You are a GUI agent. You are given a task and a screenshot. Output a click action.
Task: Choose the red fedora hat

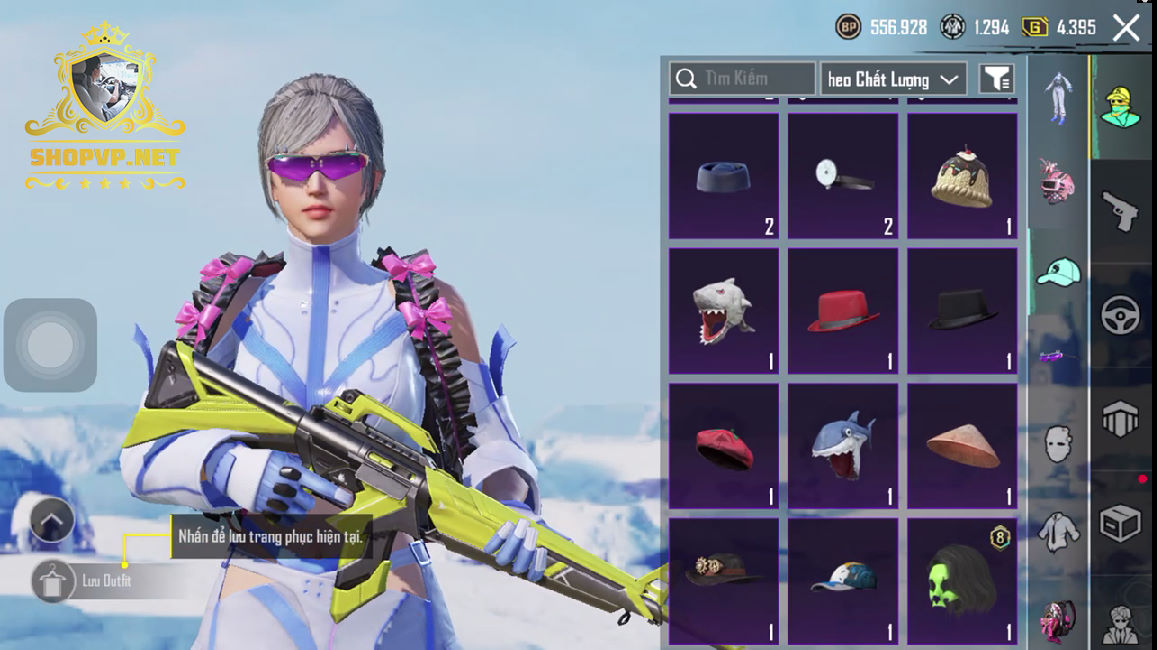coord(843,311)
